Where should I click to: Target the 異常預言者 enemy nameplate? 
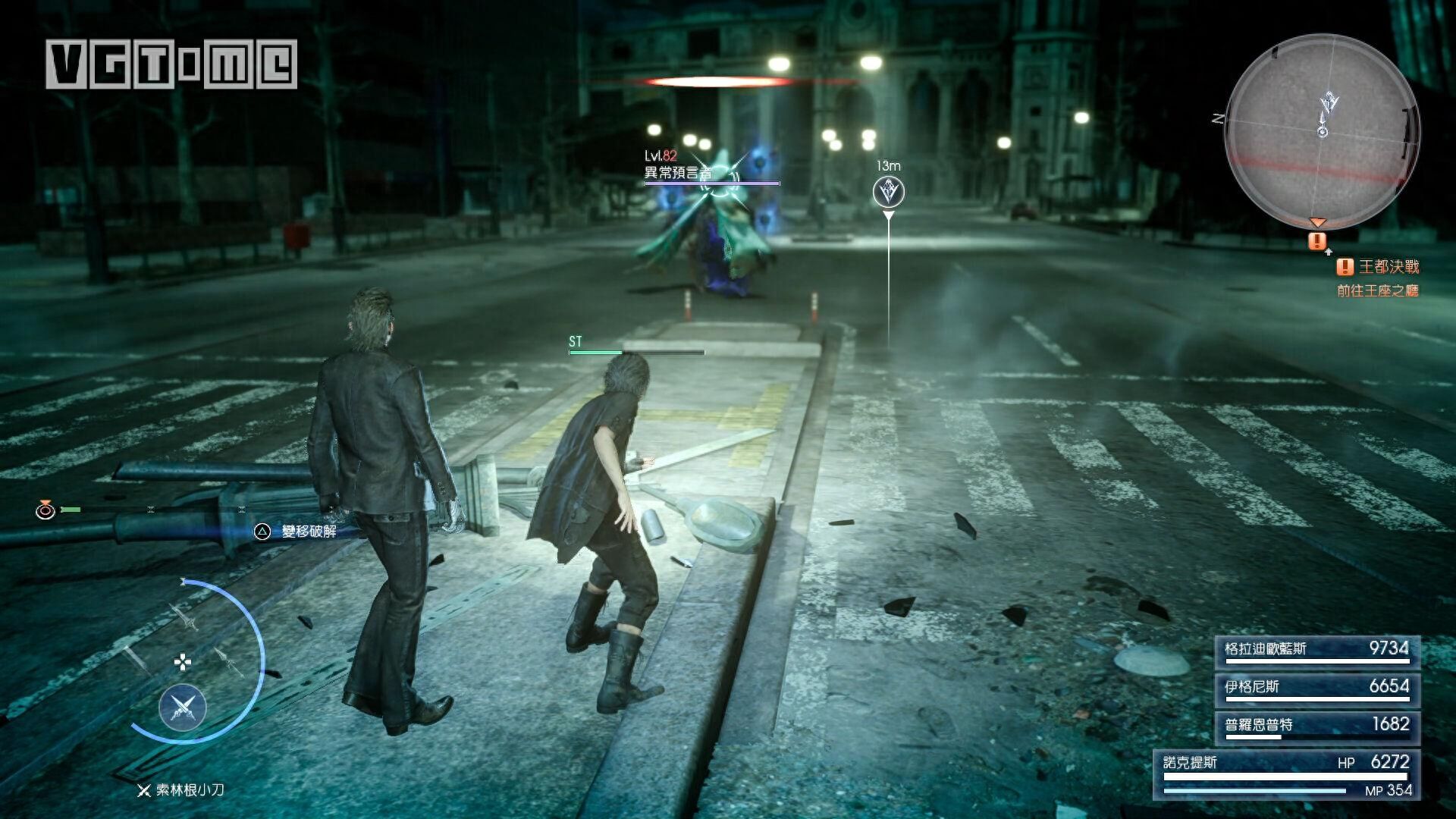(x=679, y=173)
